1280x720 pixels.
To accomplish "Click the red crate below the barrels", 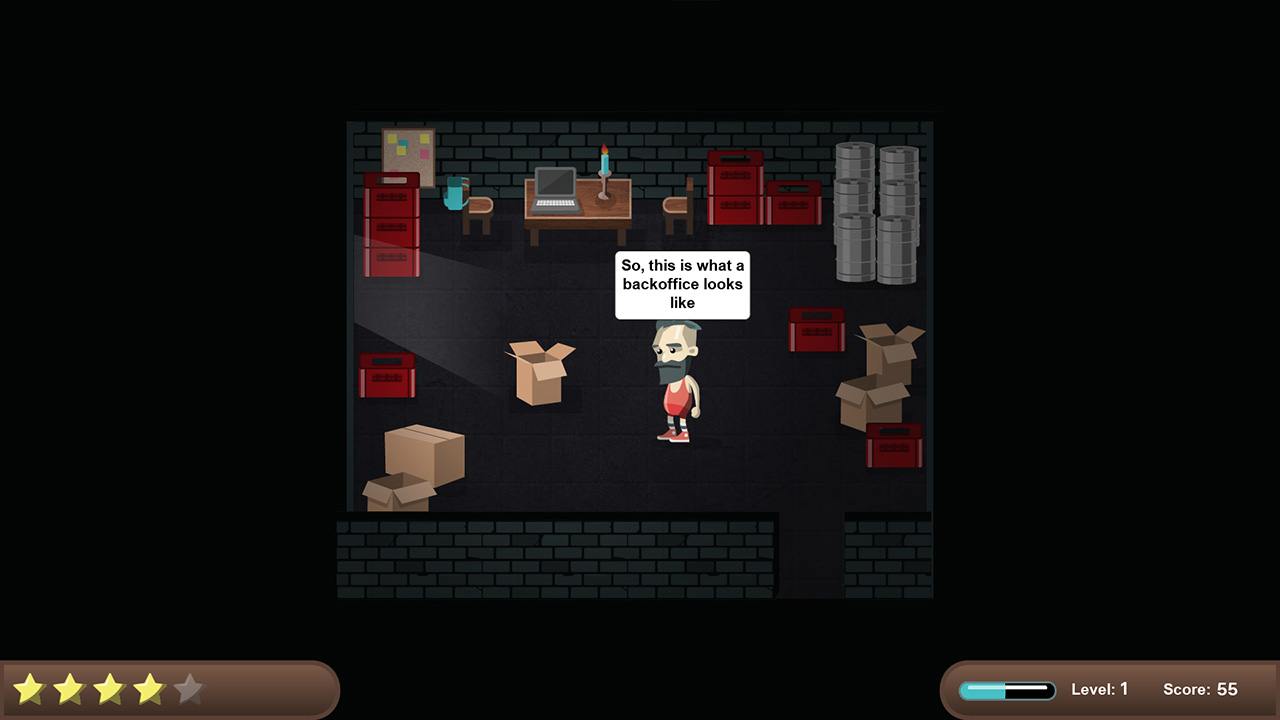I will click(816, 330).
